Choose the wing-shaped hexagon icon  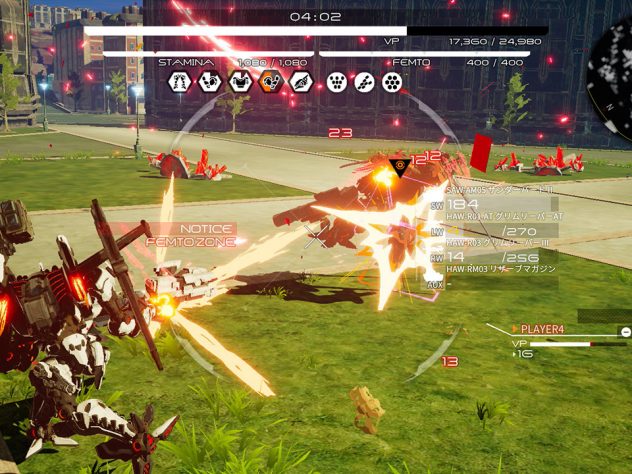click(300, 83)
